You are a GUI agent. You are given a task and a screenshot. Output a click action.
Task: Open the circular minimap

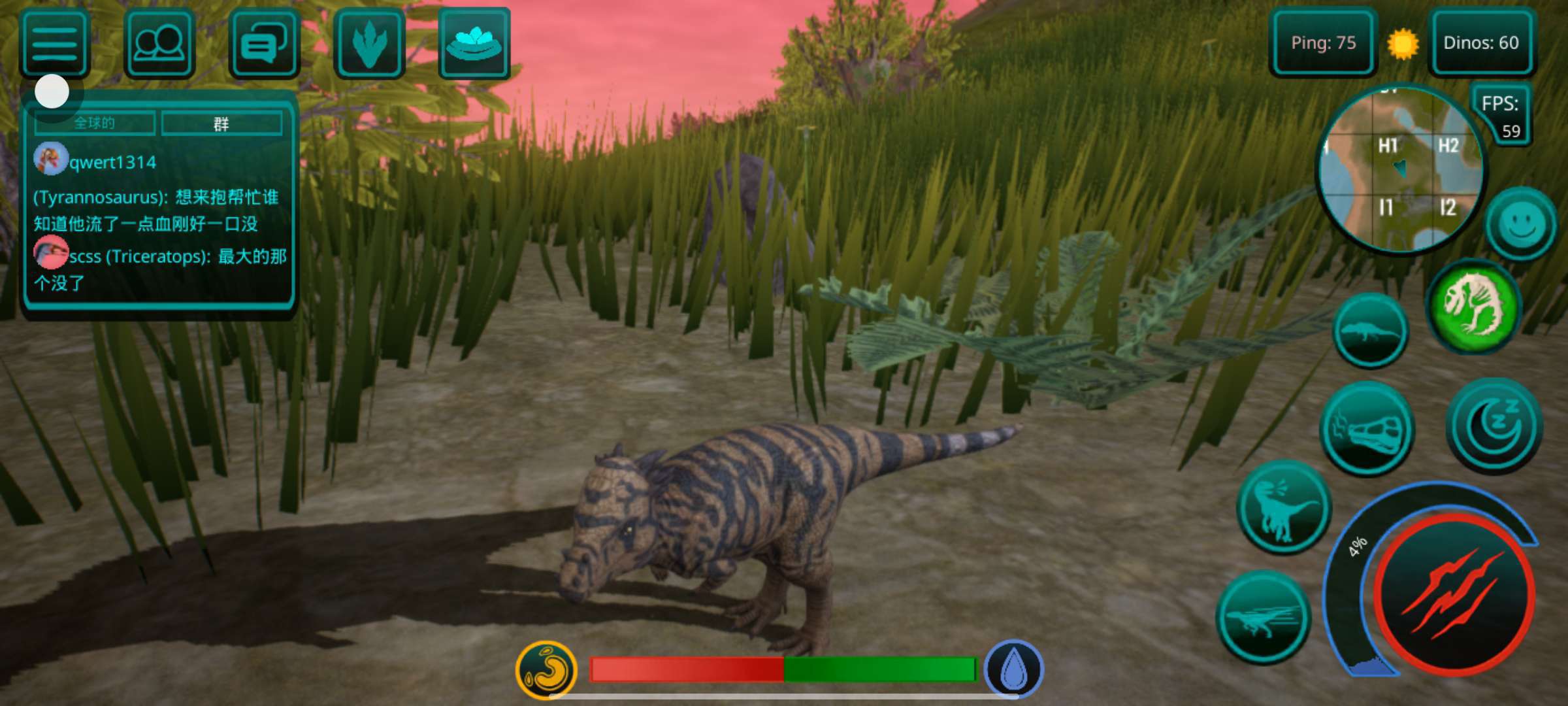click(1399, 169)
